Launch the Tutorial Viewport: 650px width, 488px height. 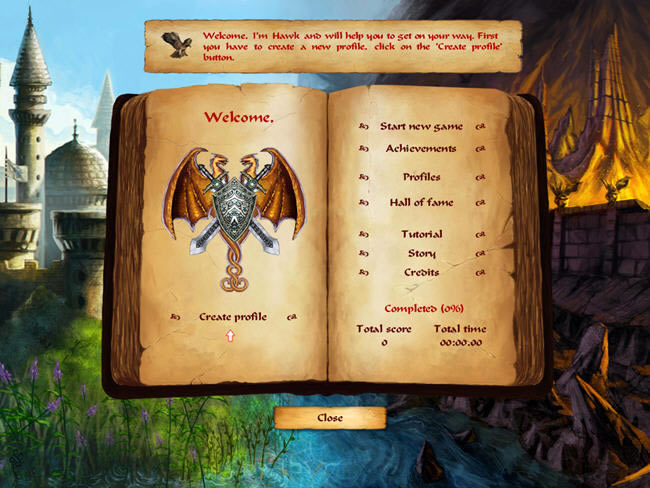[x=421, y=235]
